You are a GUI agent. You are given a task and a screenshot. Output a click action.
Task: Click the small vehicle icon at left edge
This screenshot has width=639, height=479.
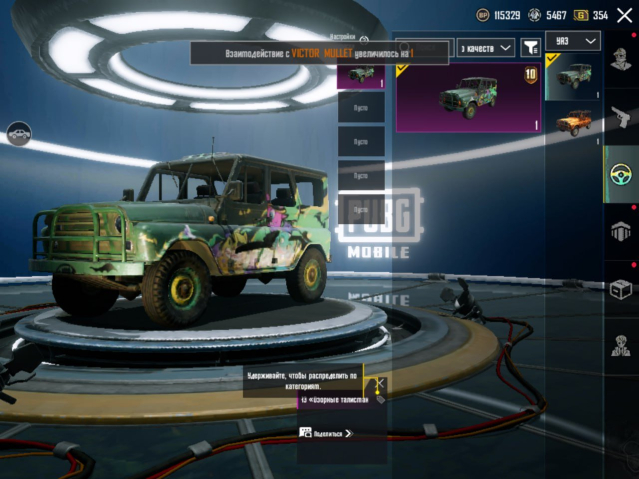pos(17,131)
